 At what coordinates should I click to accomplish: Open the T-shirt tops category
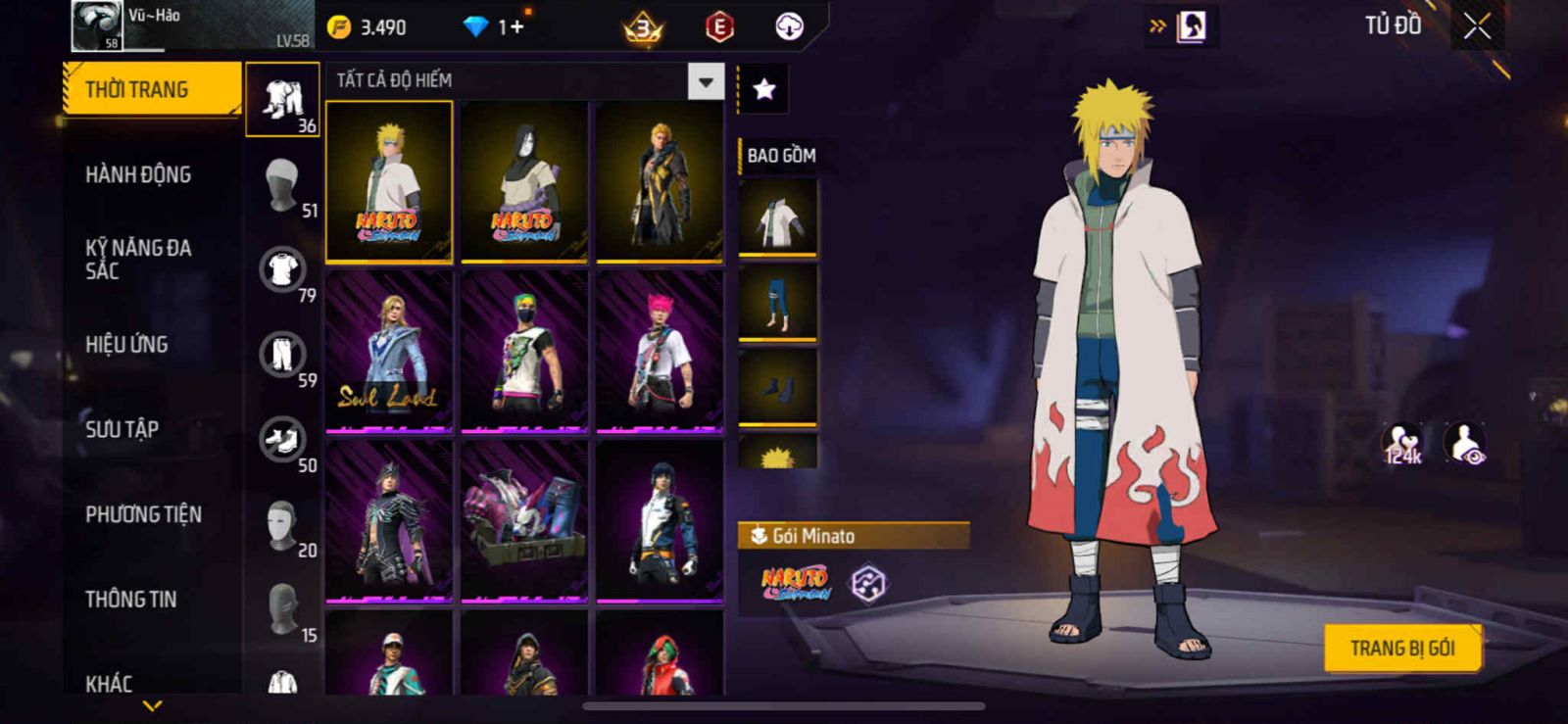coord(282,269)
